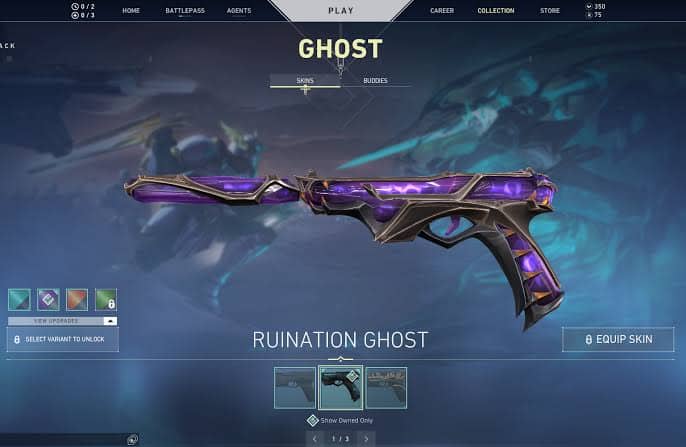
Task: Click the Play button at top
Action: [341, 10]
